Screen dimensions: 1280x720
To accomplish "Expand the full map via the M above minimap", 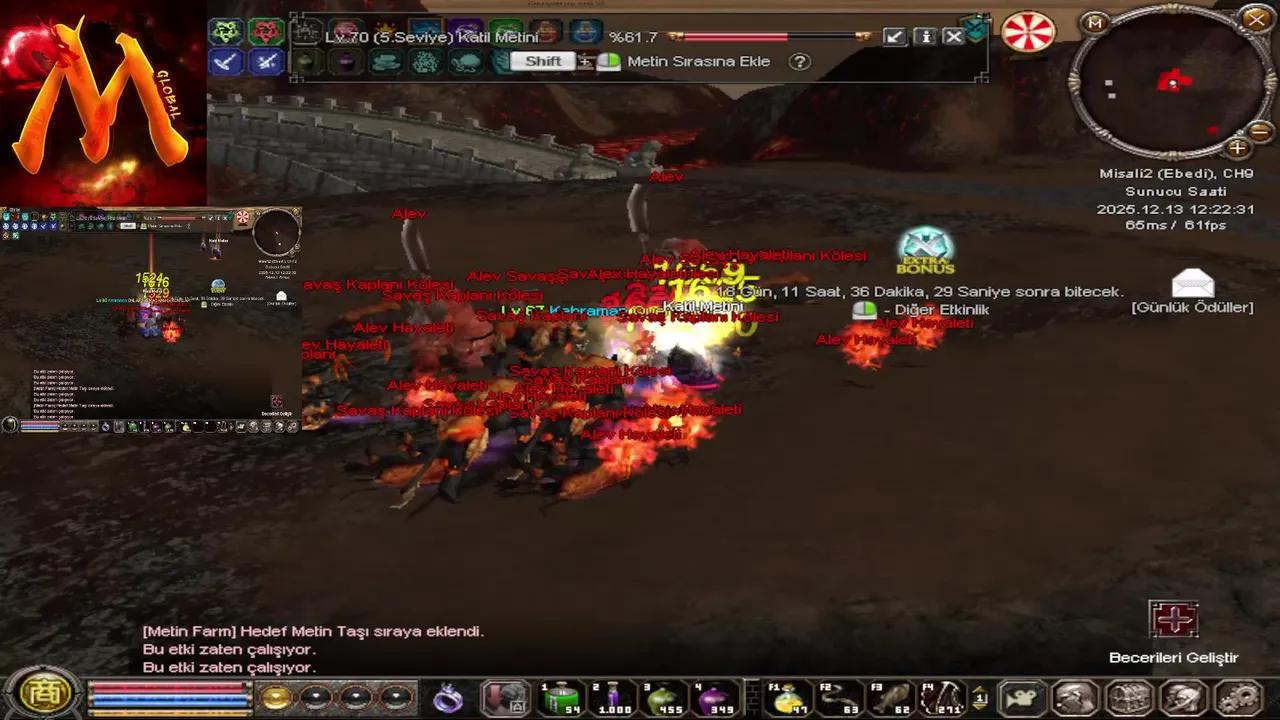I will pos(1094,23).
